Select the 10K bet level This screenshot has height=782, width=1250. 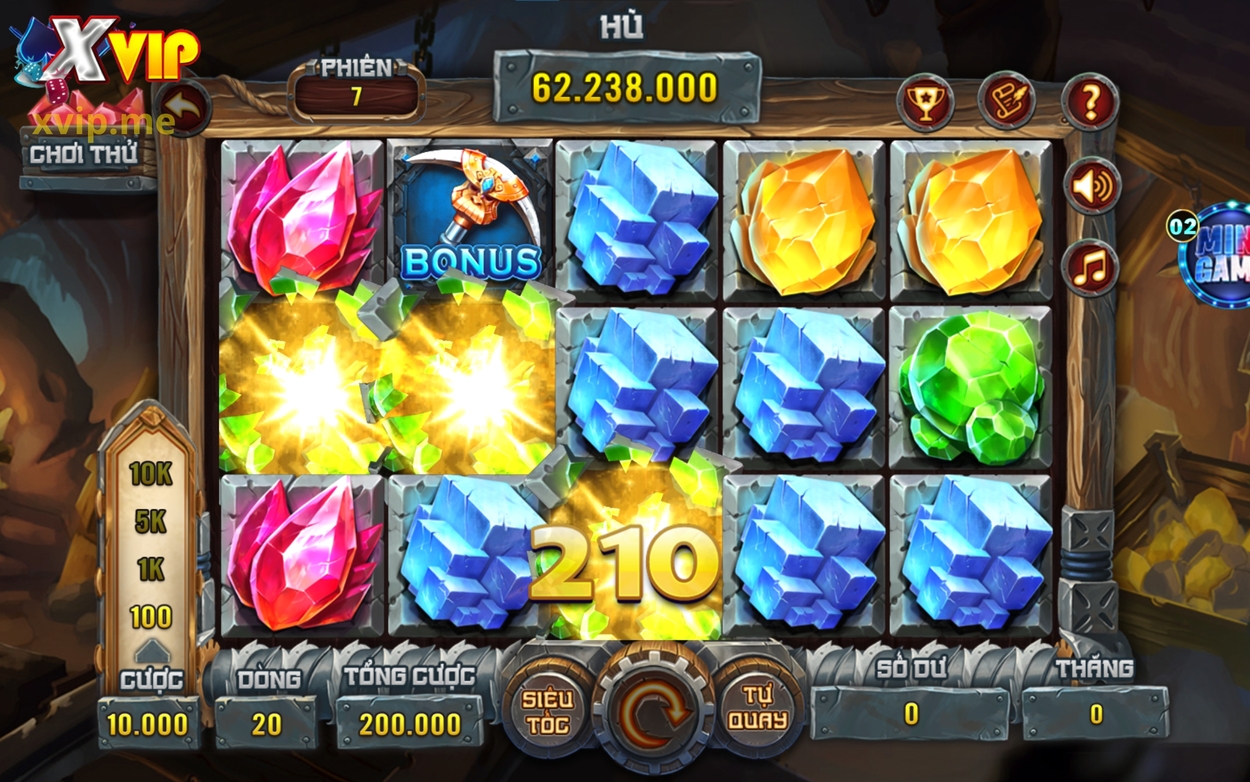pyautogui.click(x=150, y=474)
